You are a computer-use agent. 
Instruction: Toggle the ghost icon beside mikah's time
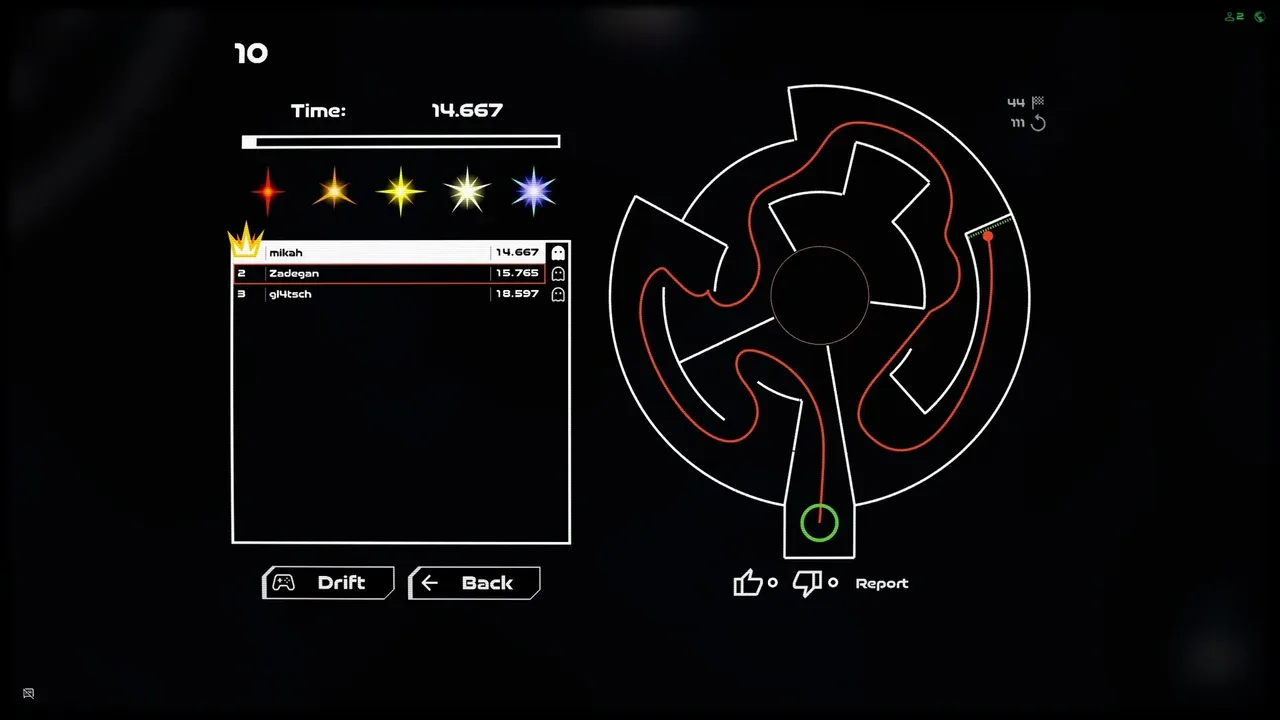(558, 253)
